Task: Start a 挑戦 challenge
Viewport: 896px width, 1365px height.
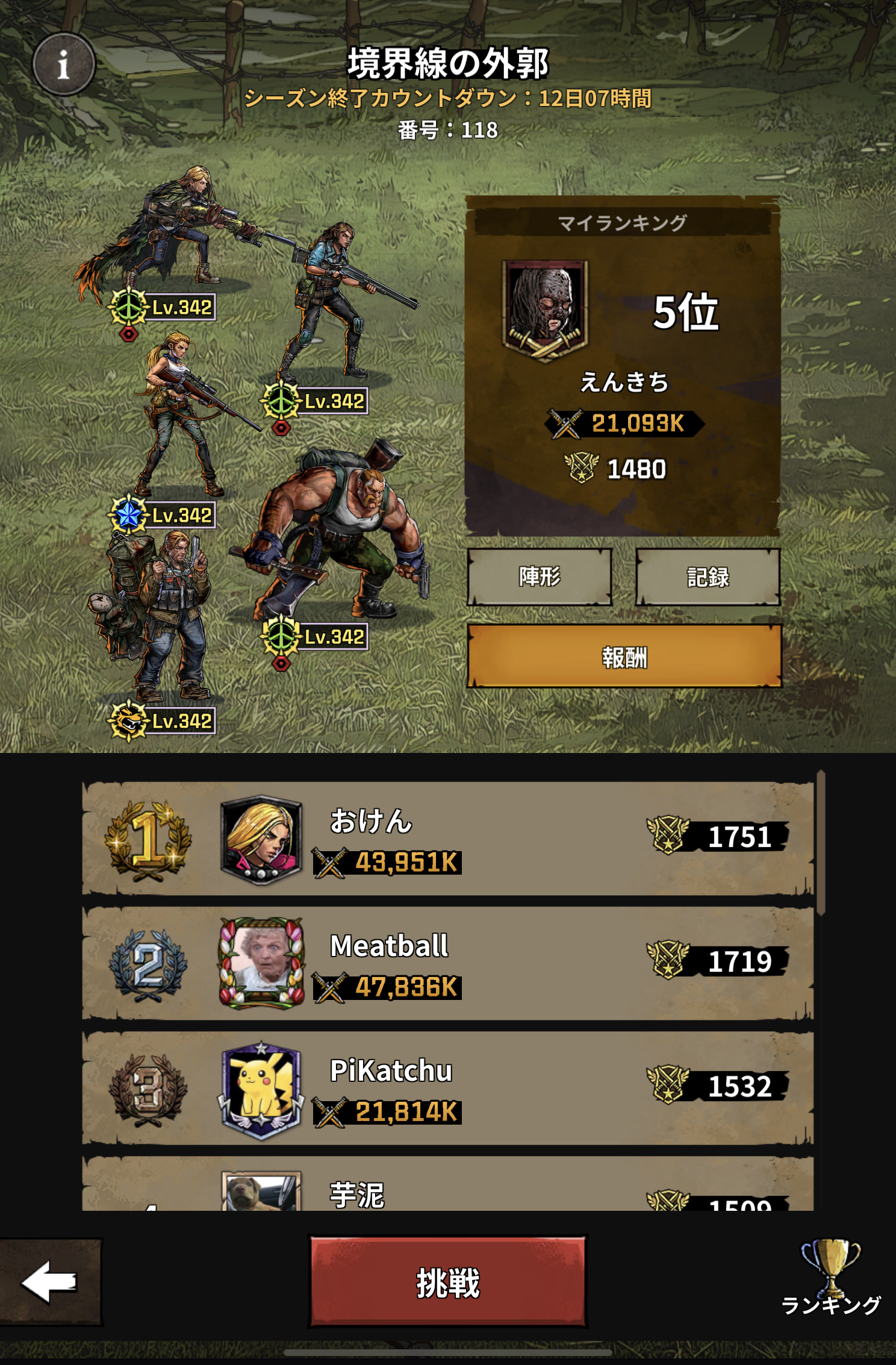Action: click(447, 1282)
